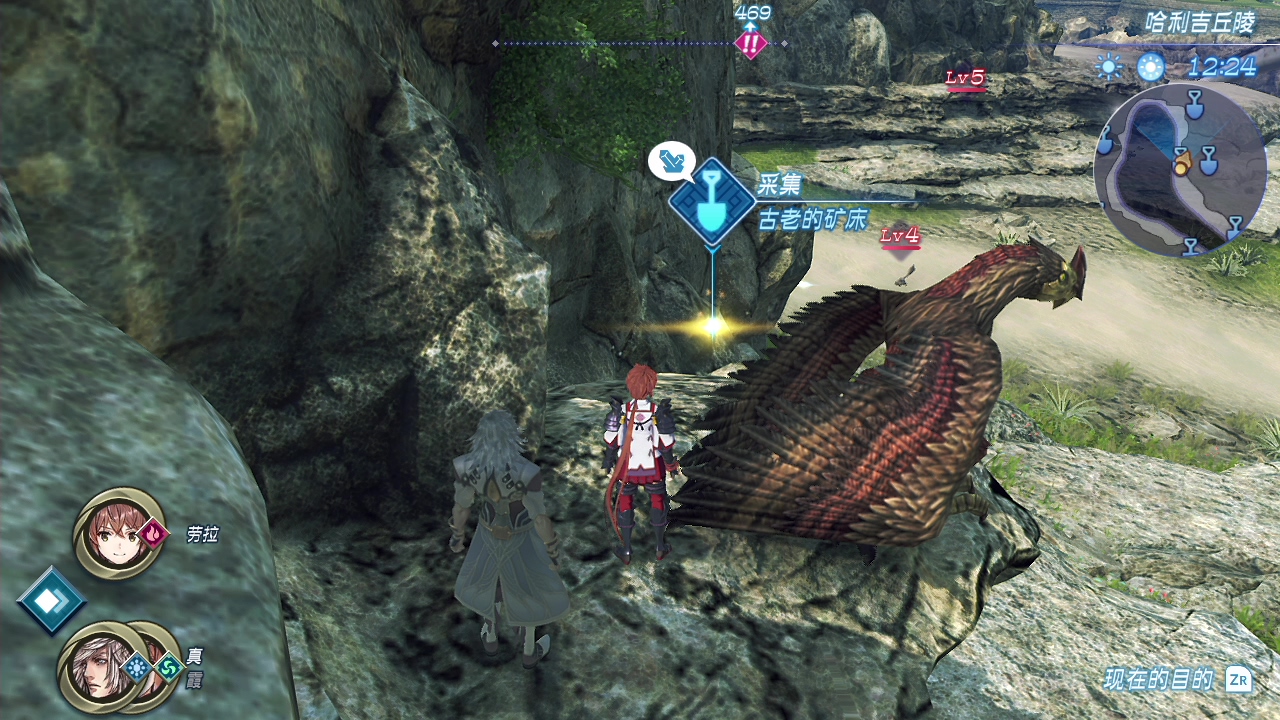Select the 采集 shovel collection point marker

(711, 201)
